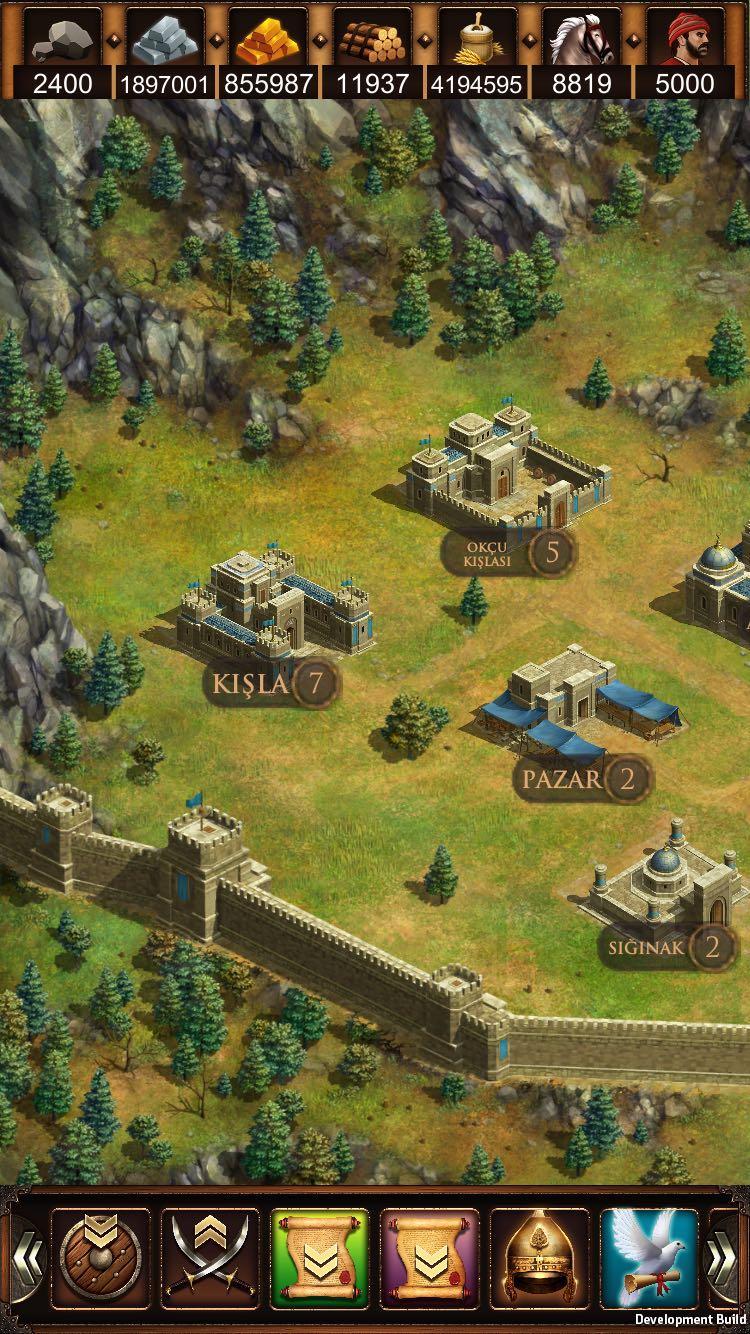Tap the turbaned man population icon
Screen dimensions: 750x1334
pyautogui.click(x=686, y=40)
